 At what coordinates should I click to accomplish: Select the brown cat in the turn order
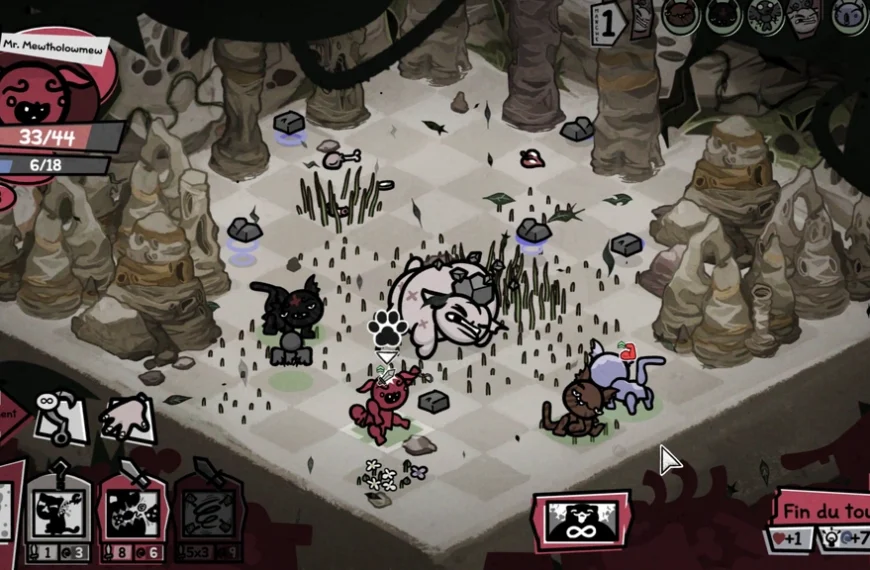681,15
